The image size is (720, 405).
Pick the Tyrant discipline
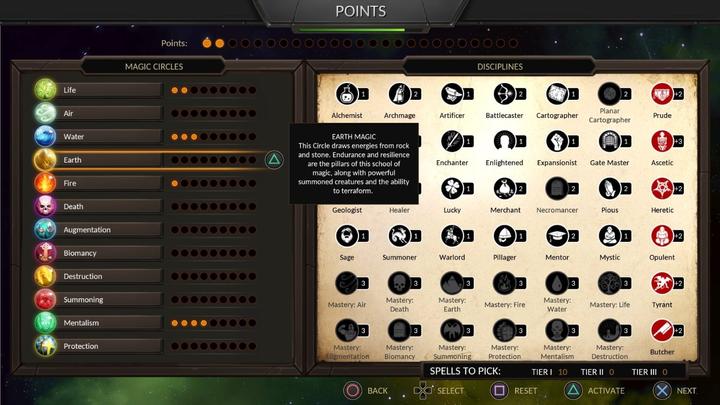[662, 283]
